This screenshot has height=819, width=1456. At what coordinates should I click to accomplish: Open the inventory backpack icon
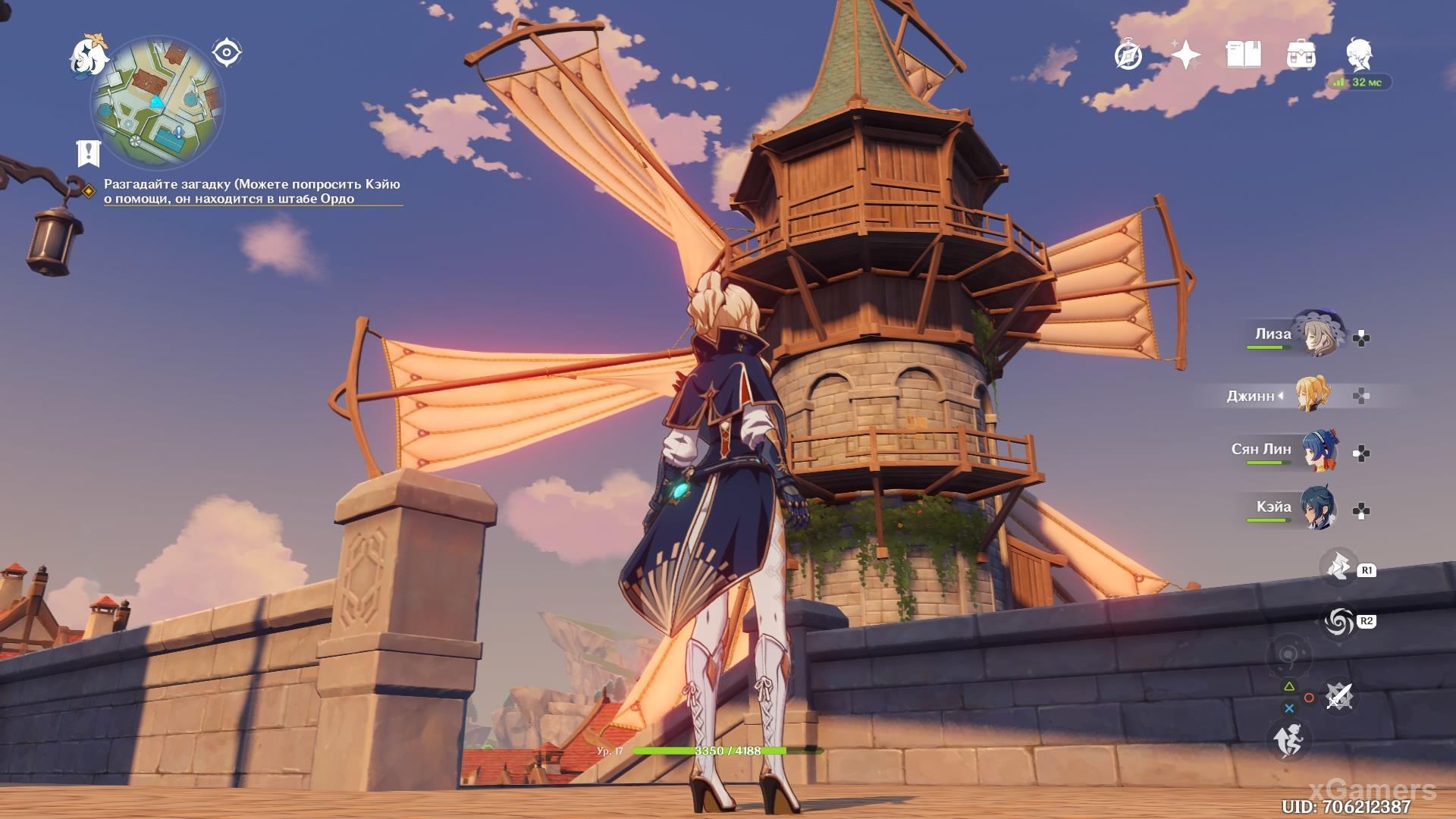tap(1301, 55)
